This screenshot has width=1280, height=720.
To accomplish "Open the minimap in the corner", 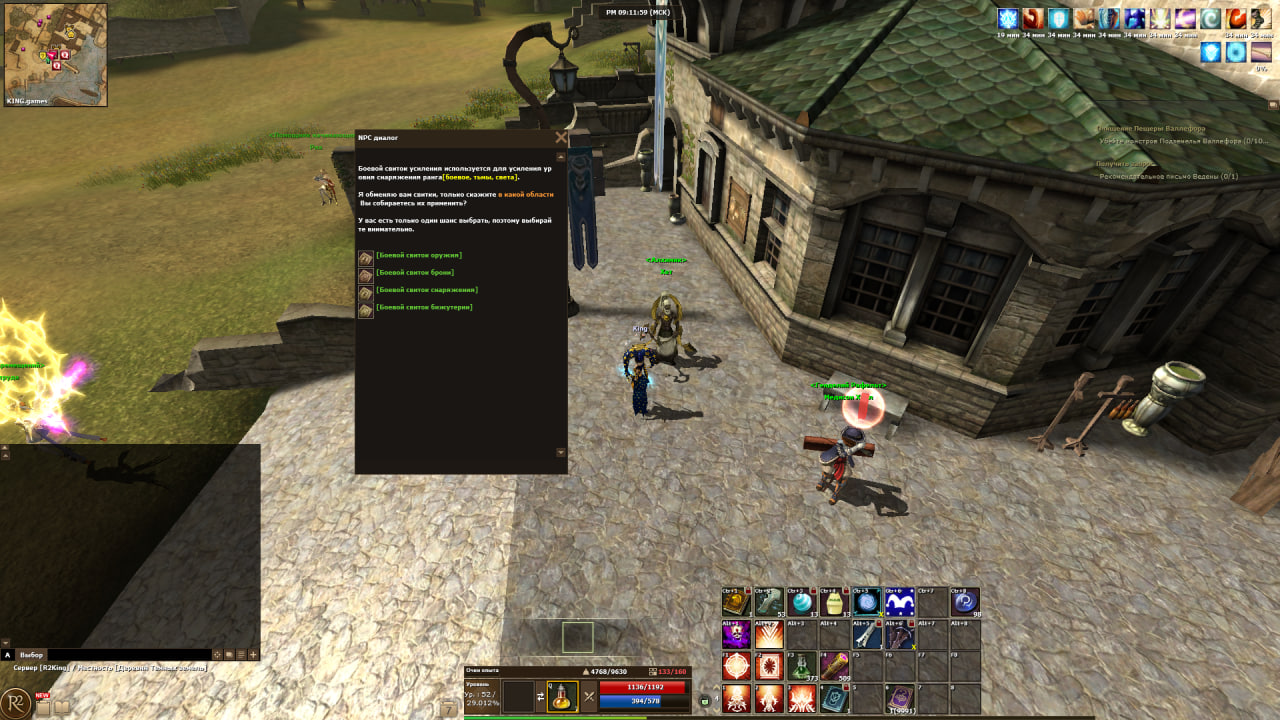I will tap(56, 55).
